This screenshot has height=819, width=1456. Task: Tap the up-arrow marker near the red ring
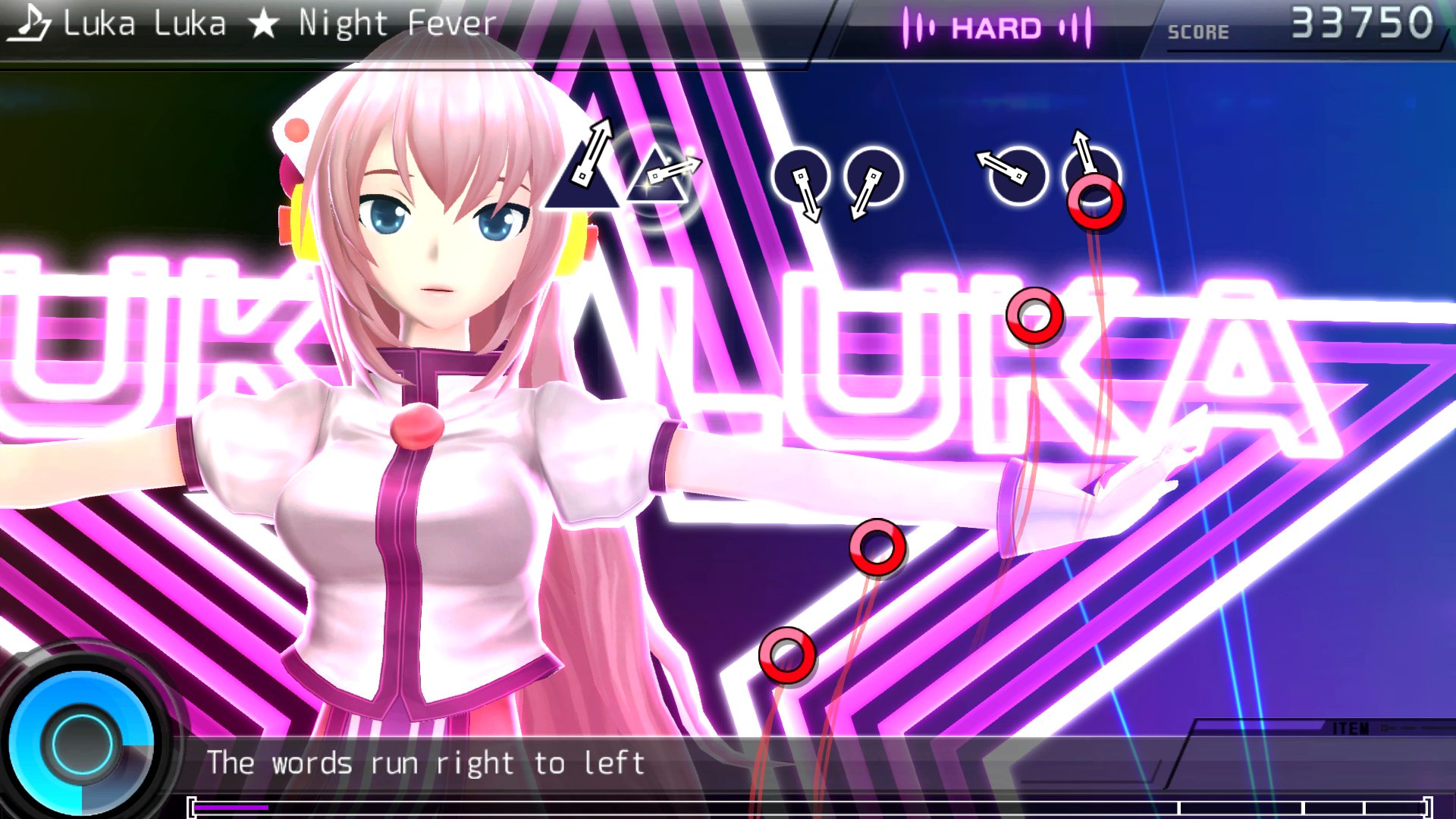1080,140
